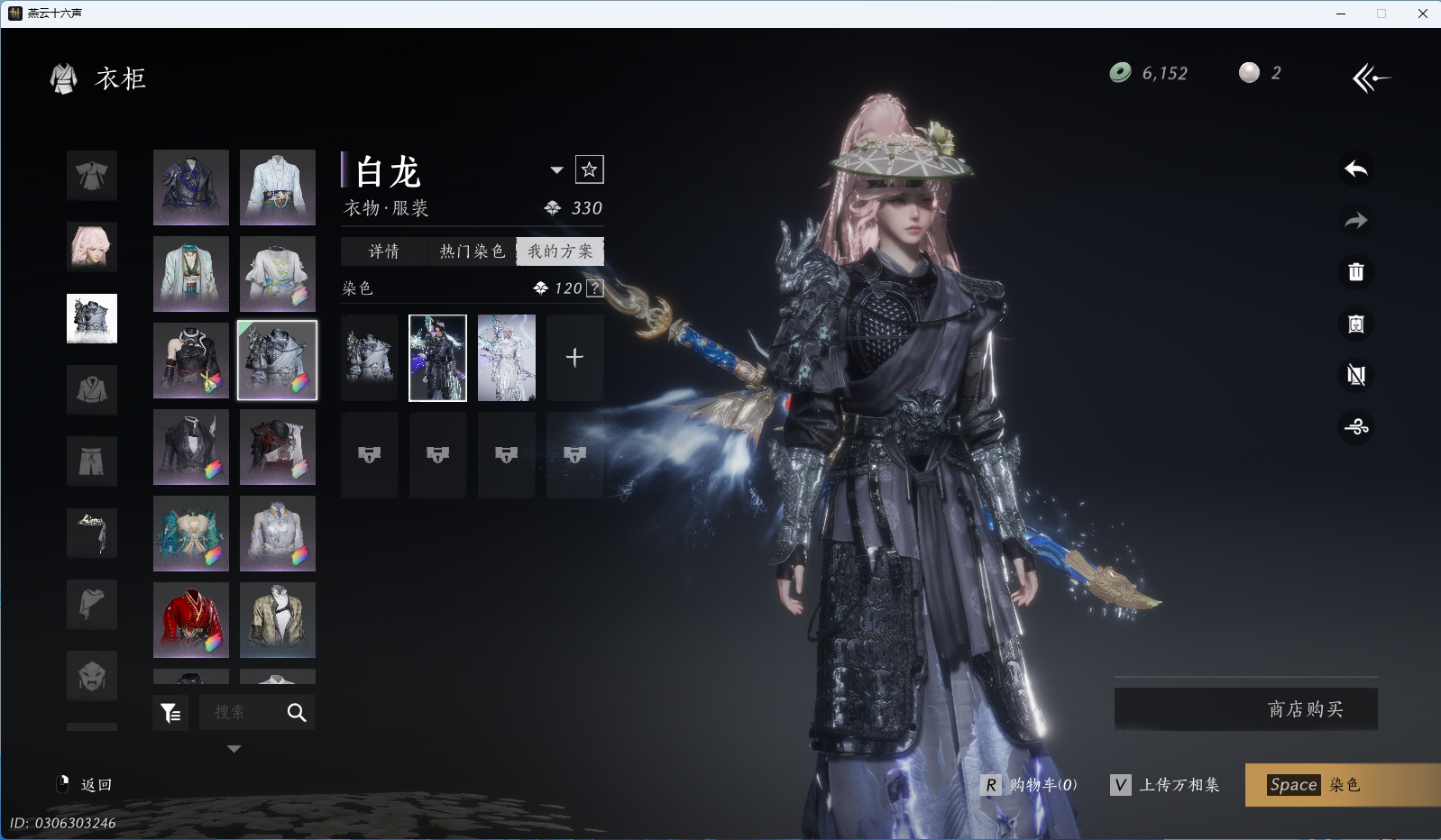
Task: Choose the red robe outfit thumbnail
Action: (191, 619)
